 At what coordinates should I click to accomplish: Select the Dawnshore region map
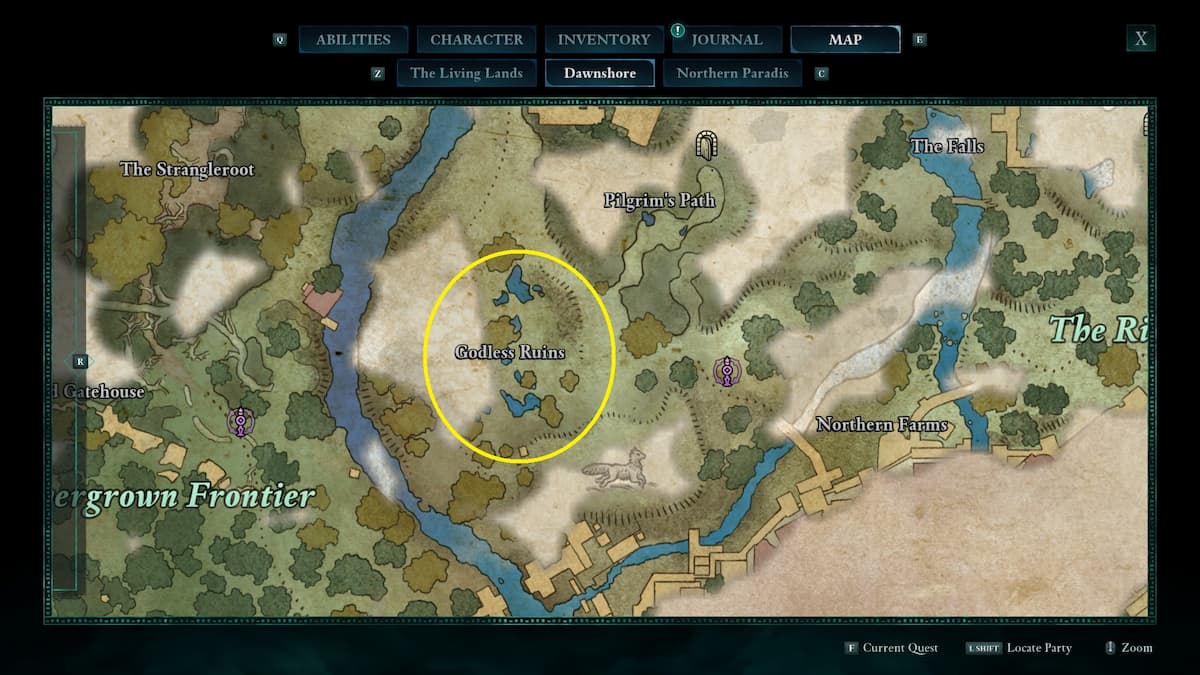(x=599, y=73)
